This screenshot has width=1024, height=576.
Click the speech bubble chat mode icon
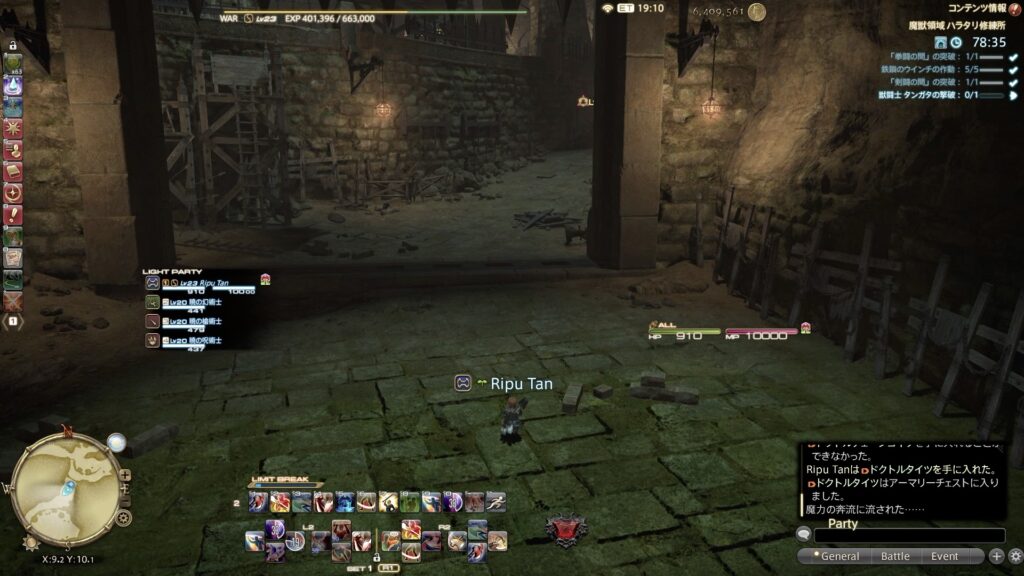(x=804, y=535)
